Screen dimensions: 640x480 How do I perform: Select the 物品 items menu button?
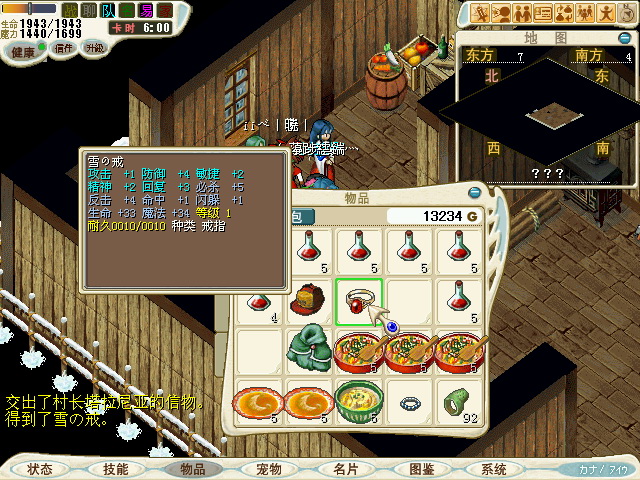[x=192, y=468]
